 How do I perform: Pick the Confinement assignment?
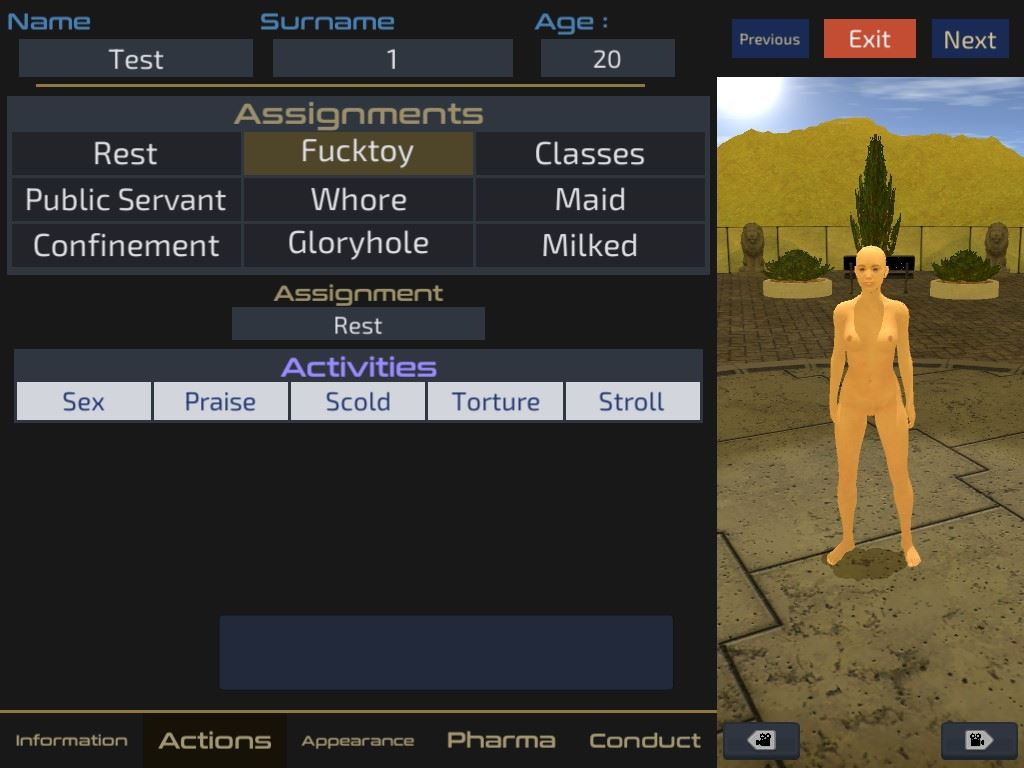(126, 246)
